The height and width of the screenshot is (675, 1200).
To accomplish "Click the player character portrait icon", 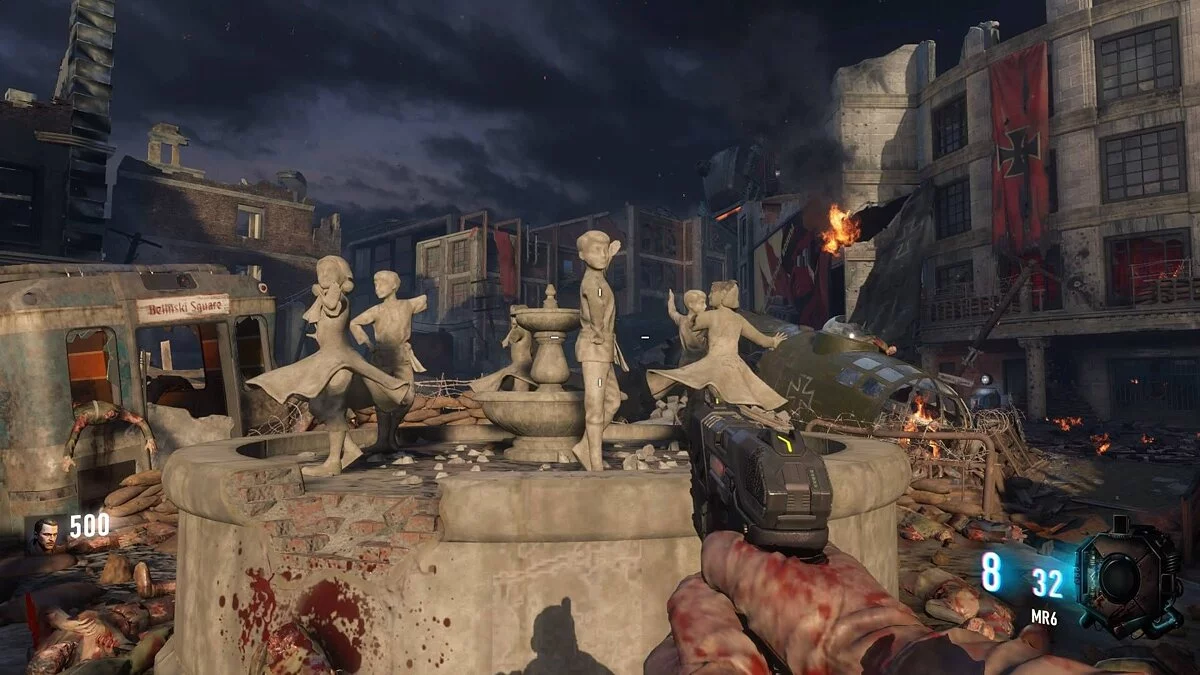I will tap(45, 534).
